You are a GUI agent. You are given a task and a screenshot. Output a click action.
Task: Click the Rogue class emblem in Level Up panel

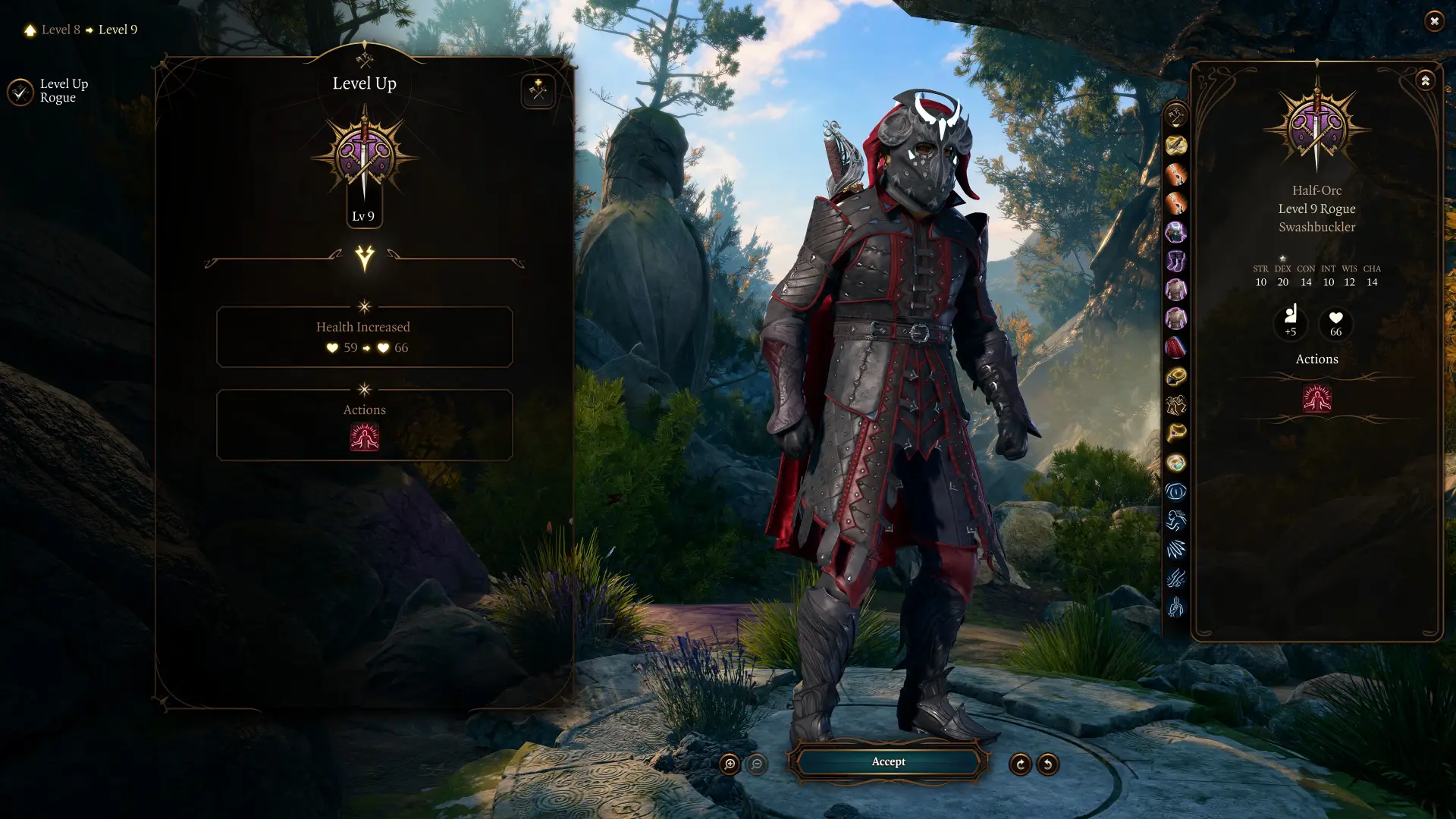pos(364,155)
